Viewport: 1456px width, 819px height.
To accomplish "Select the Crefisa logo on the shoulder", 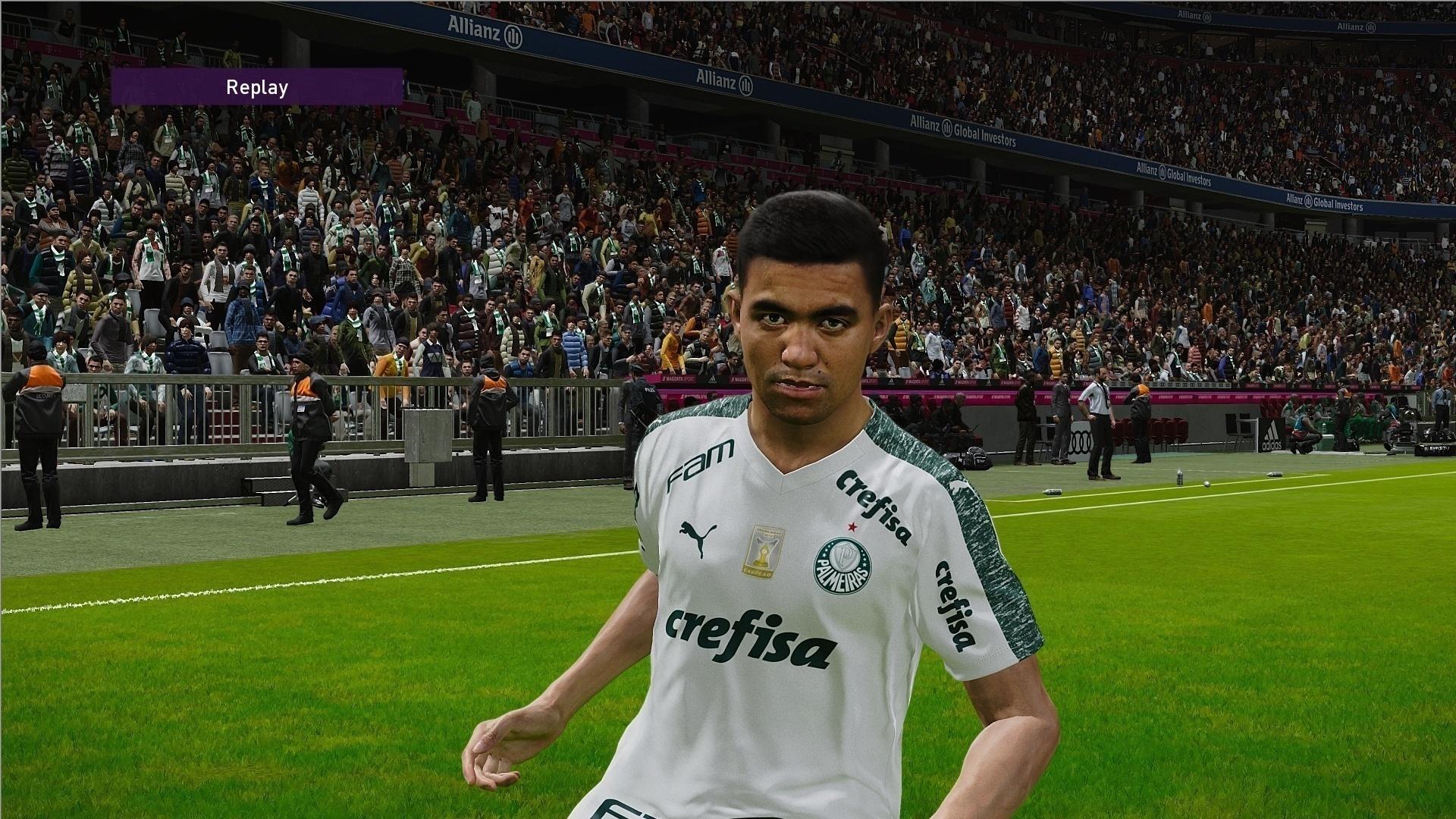I will [874, 506].
